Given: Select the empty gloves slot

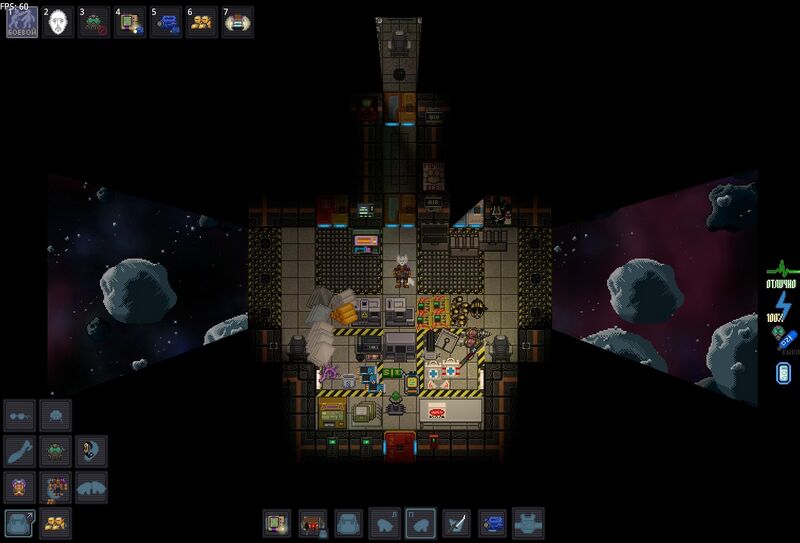Looking at the screenshot, I should [x=91, y=487].
